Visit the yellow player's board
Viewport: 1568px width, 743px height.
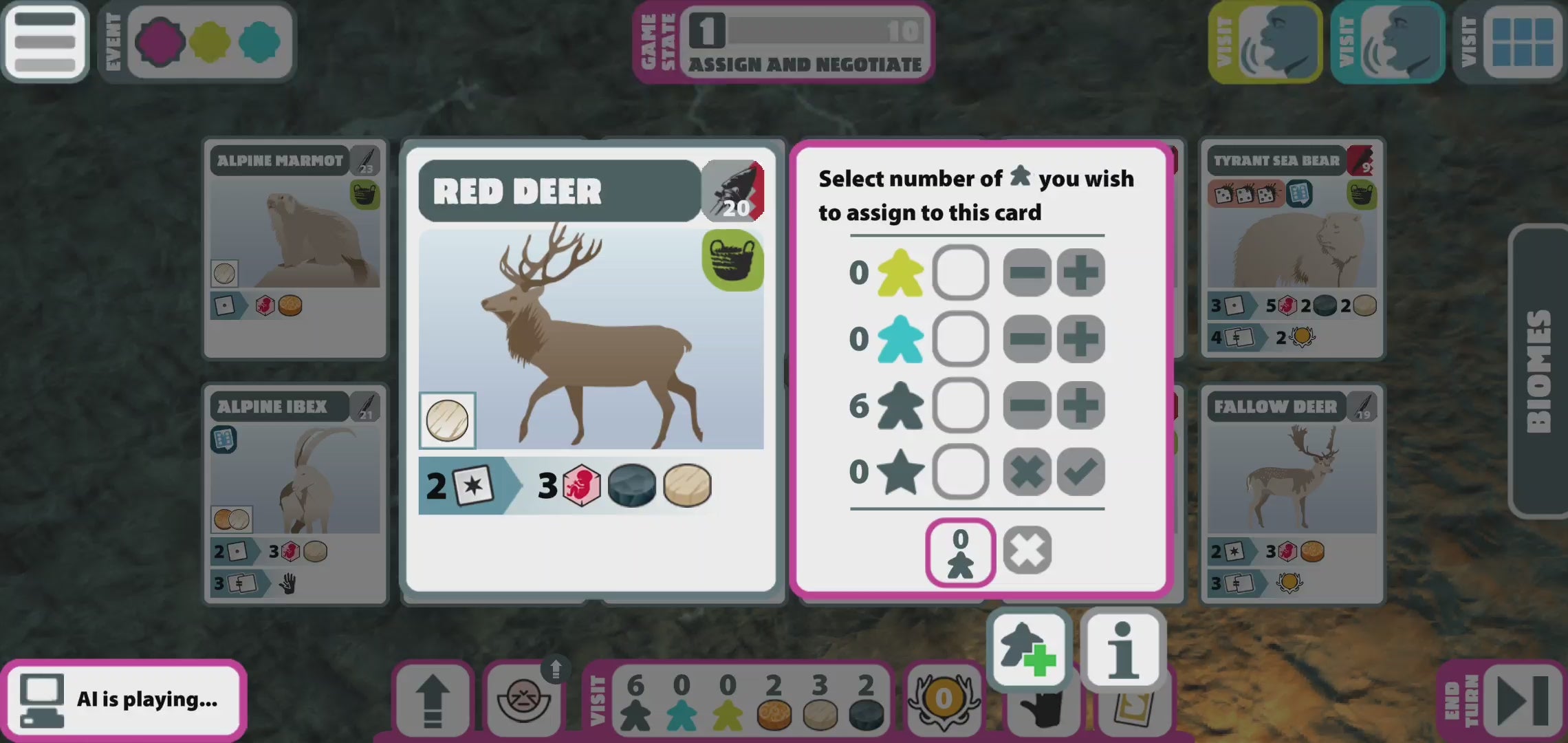click(x=1264, y=43)
